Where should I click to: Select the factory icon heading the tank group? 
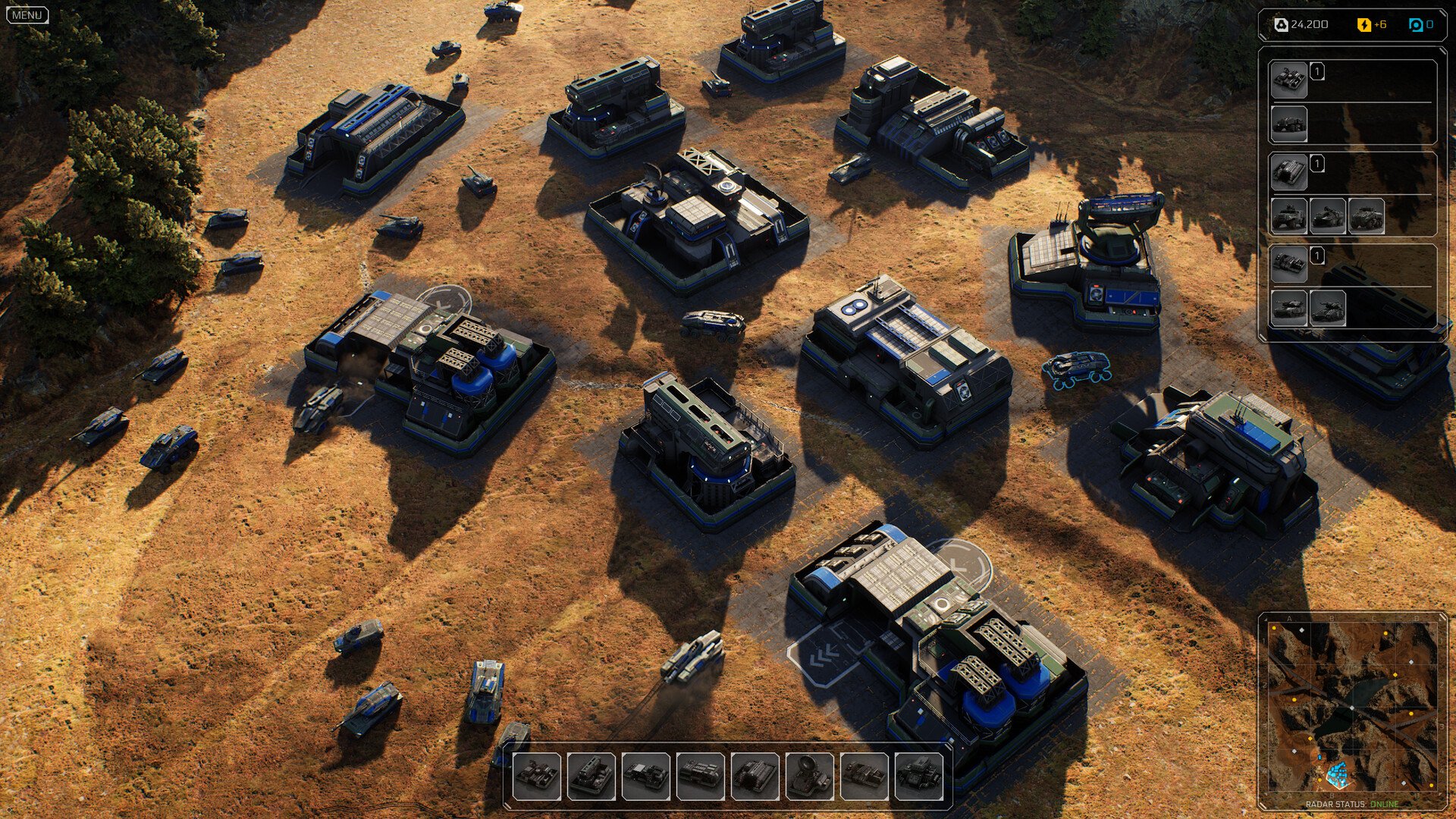tap(1288, 263)
